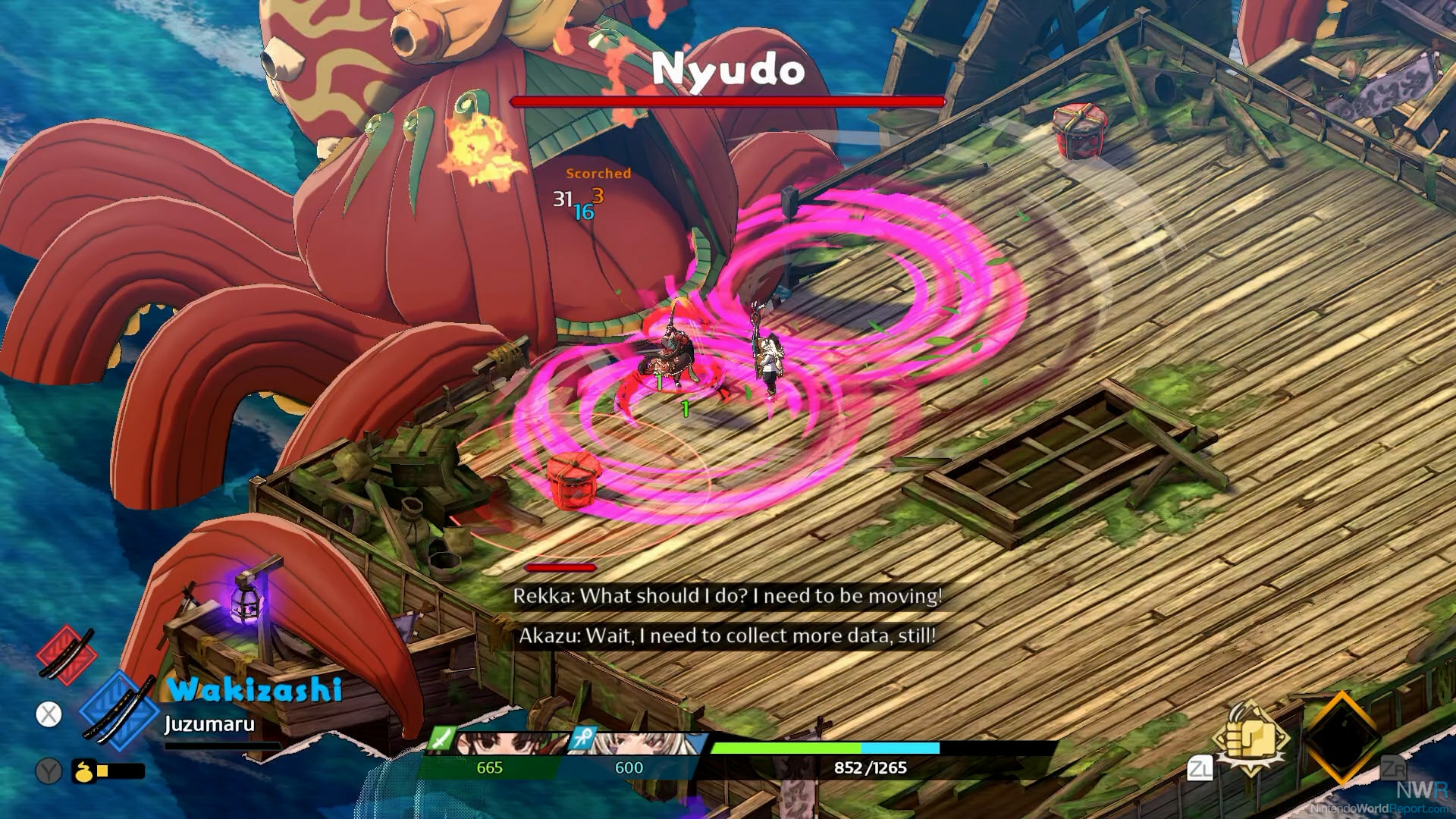Select the red katana weapon icon
1456x819 pixels.
(x=67, y=655)
